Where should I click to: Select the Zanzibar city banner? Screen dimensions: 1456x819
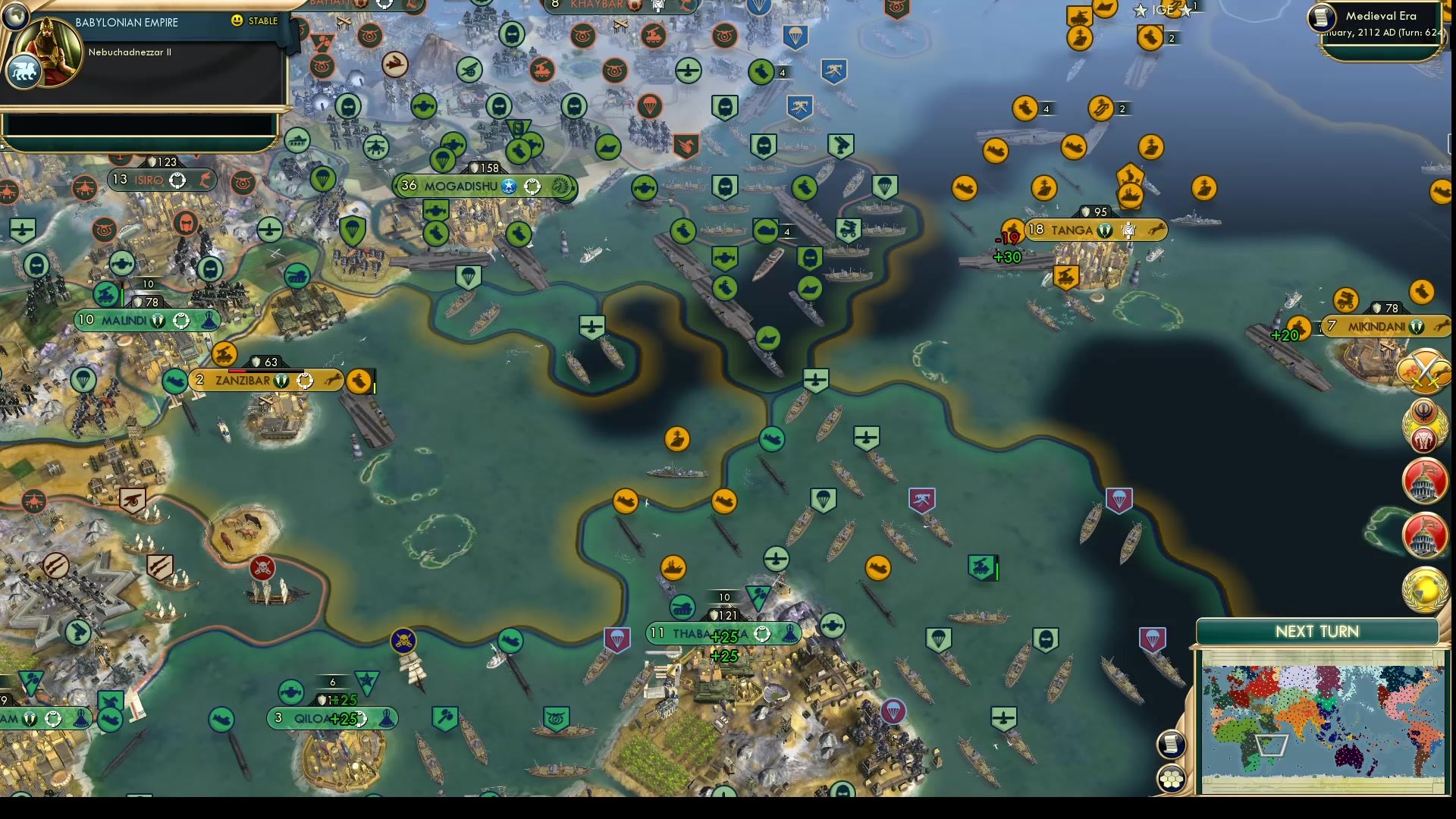(x=243, y=380)
